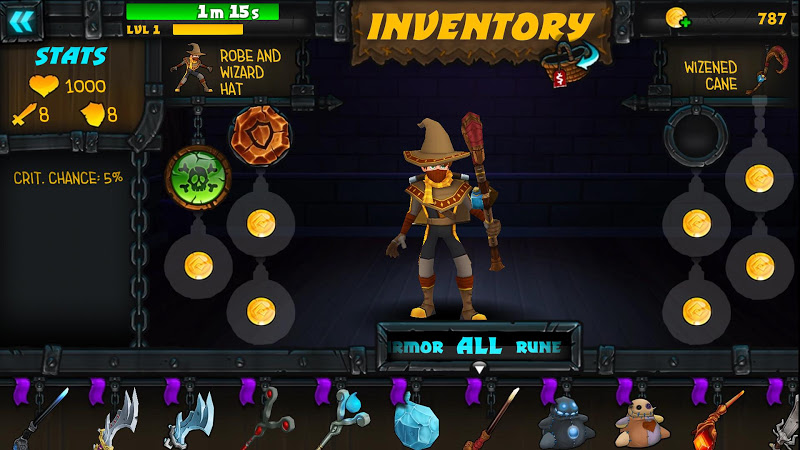Select the green skull rune slot
Screen dimensions: 800x450
(x=198, y=178)
